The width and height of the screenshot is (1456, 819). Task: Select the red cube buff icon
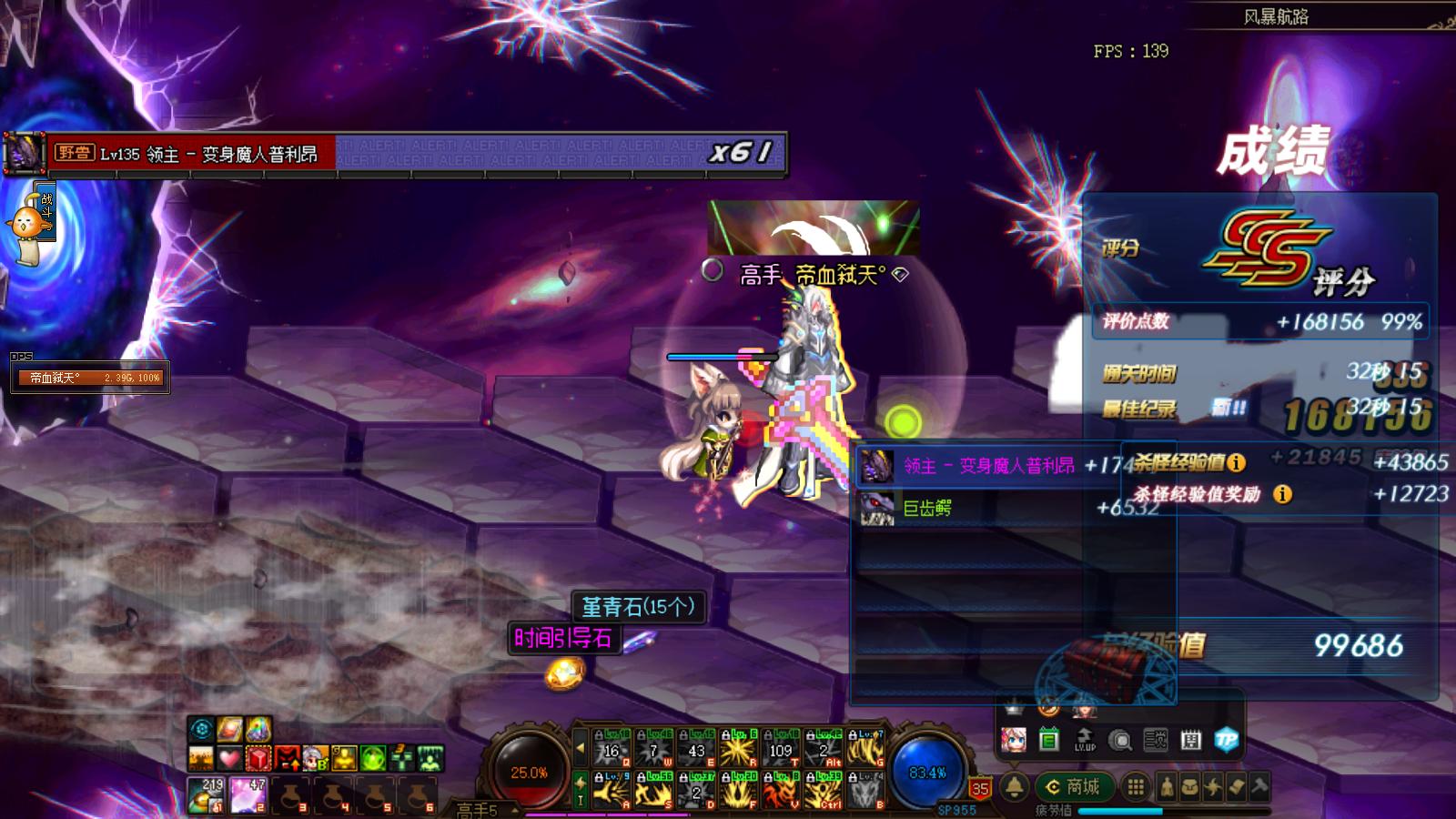[x=259, y=757]
